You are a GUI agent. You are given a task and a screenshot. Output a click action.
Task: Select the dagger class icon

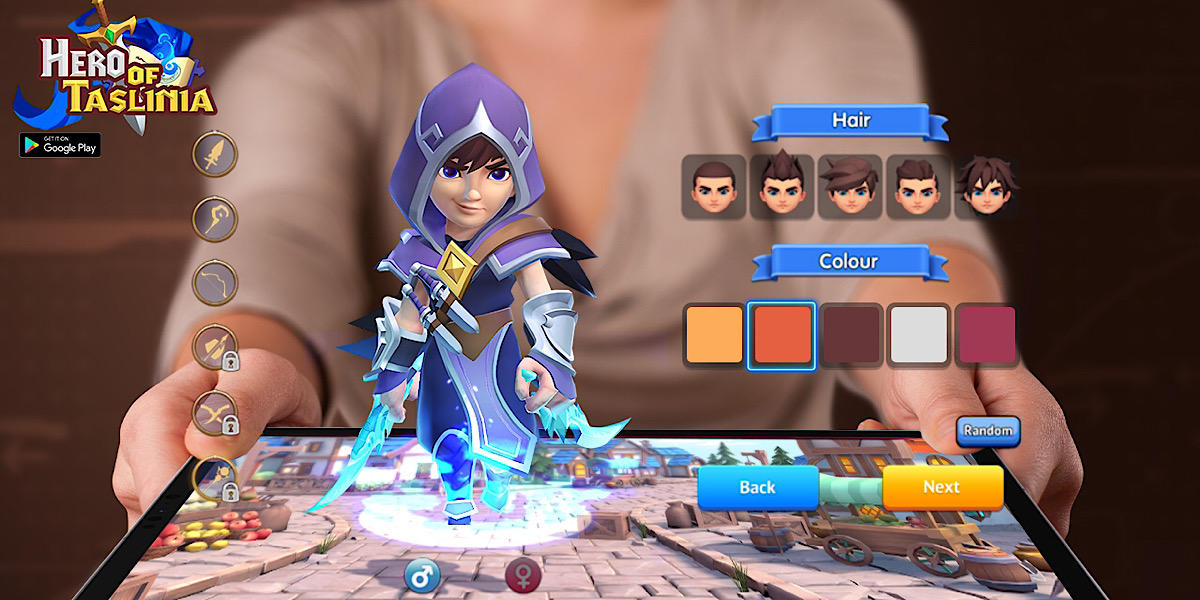[215, 155]
